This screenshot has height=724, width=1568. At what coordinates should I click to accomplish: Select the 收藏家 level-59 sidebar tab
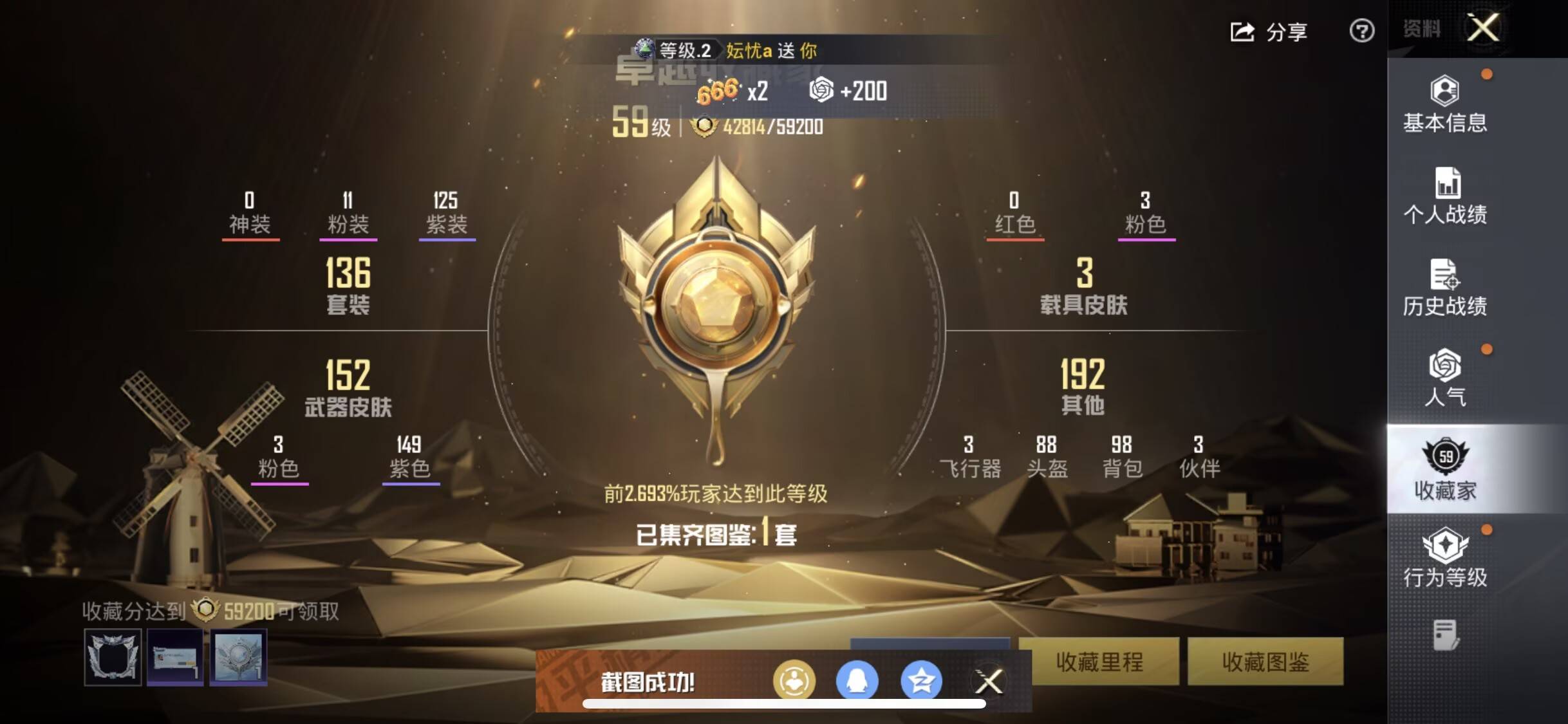tap(1446, 470)
